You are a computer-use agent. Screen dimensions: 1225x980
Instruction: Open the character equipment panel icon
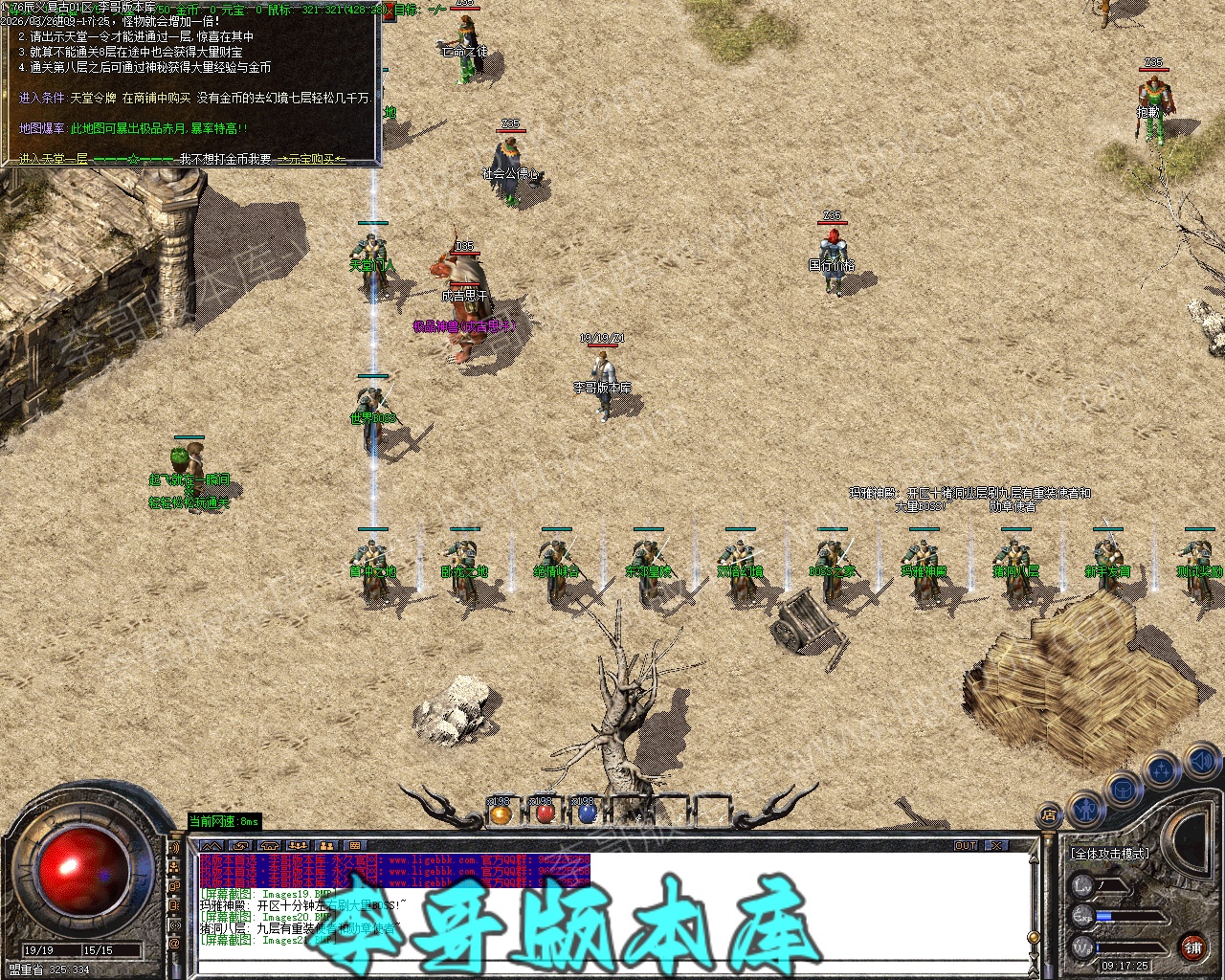tap(1085, 808)
